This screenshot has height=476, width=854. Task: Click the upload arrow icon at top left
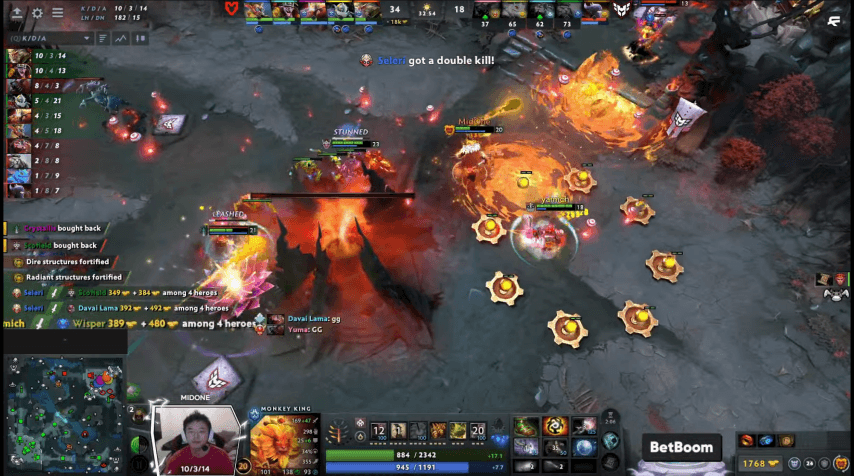click(x=17, y=13)
